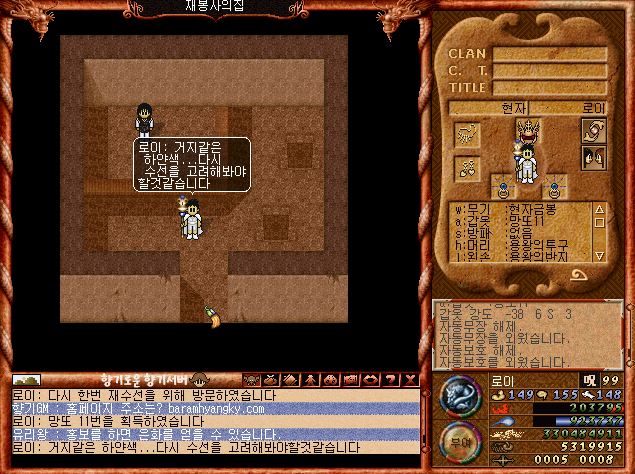Image resolution: width=635 pixels, height=474 pixels.
Task: Click the swirl button below equipment list
Action: (x=579, y=273)
